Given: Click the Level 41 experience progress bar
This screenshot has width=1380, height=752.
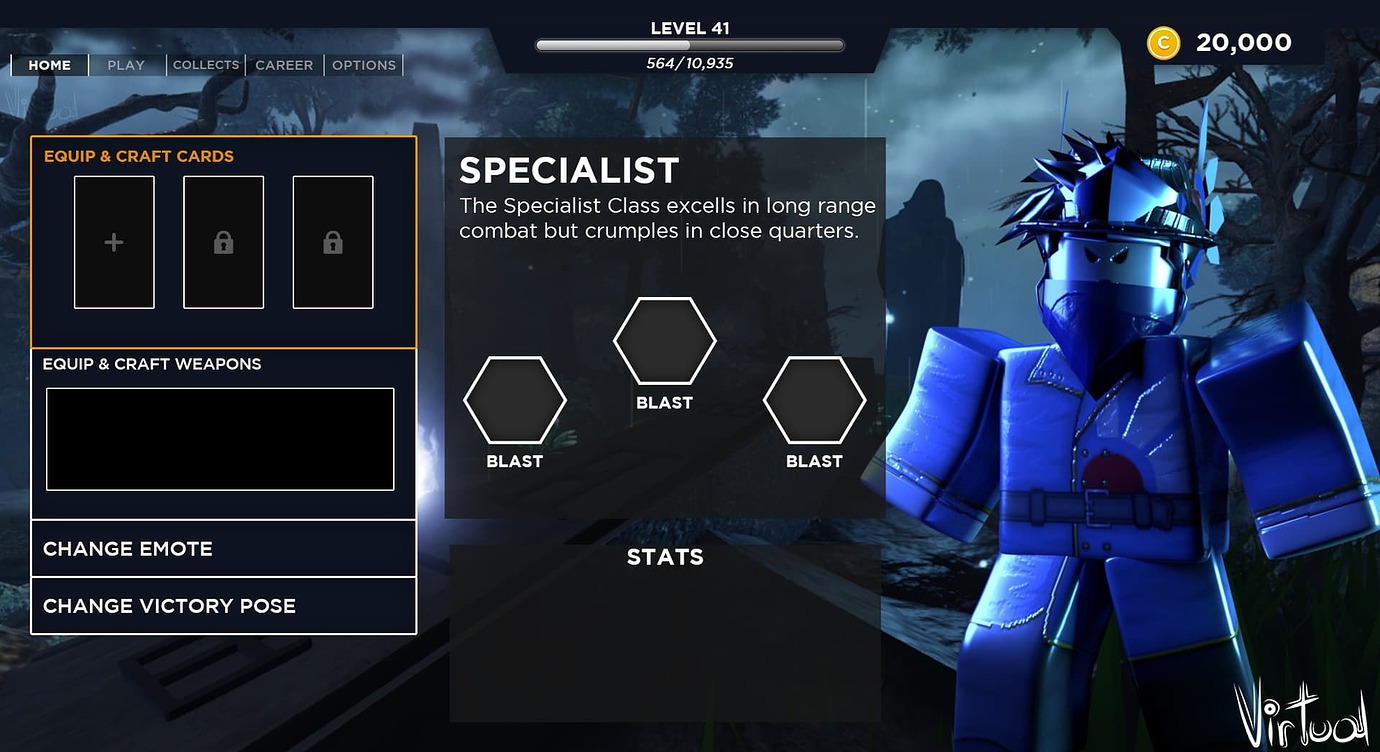Looking at the screenshot, I should click(689, 43).
